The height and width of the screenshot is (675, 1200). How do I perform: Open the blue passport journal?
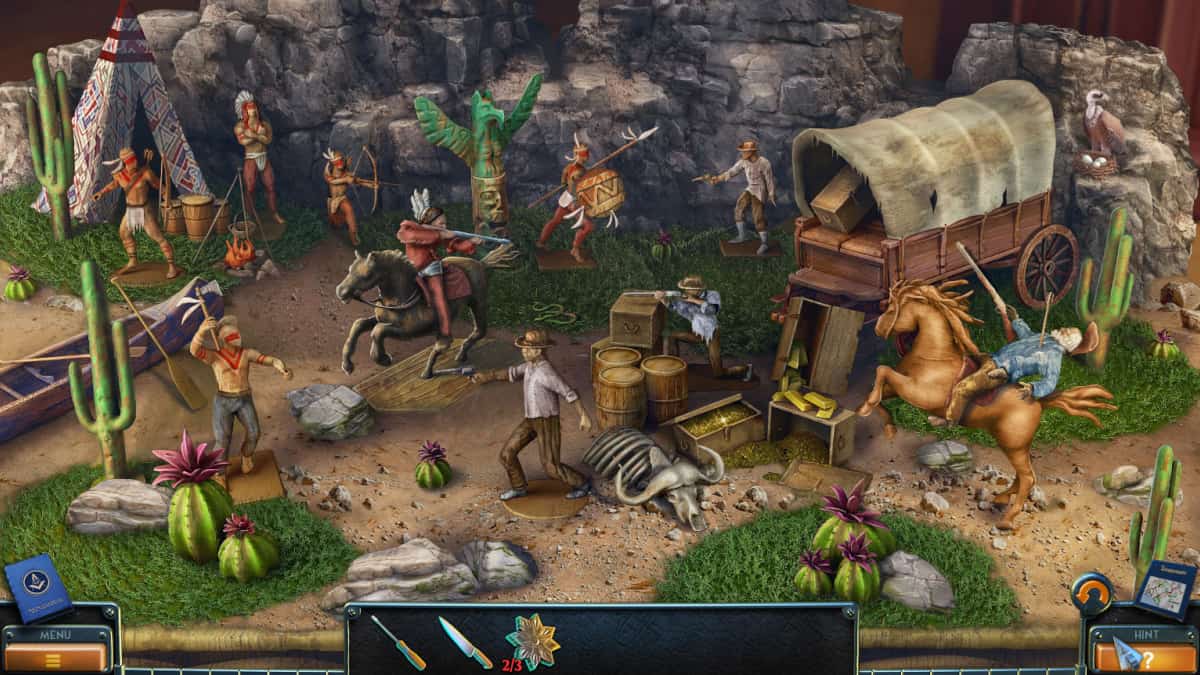(x=38, y=587)
